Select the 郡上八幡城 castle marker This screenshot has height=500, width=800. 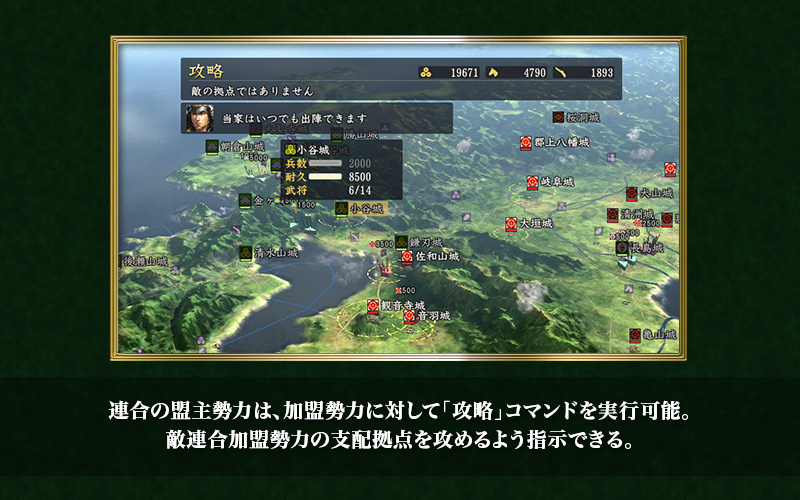pyautogui.click(x=526, y=143)
